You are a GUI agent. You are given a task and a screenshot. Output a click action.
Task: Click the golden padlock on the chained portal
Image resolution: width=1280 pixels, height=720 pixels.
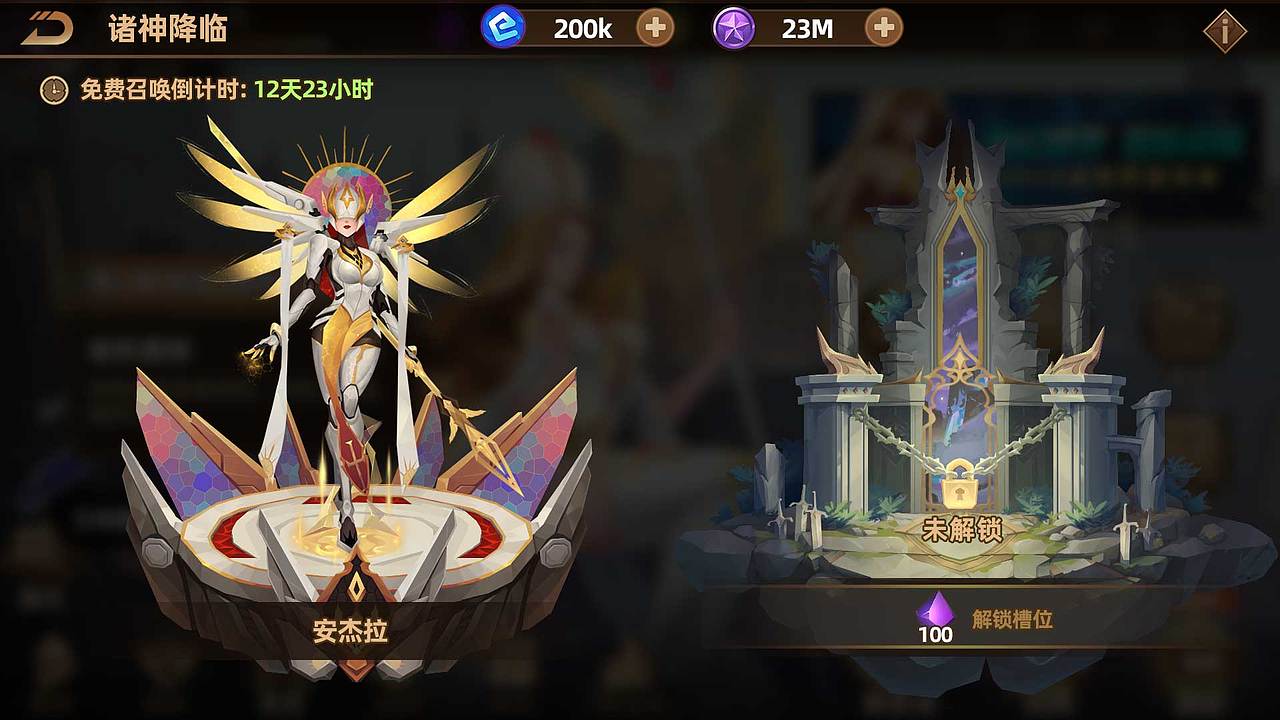pos(958,490)
